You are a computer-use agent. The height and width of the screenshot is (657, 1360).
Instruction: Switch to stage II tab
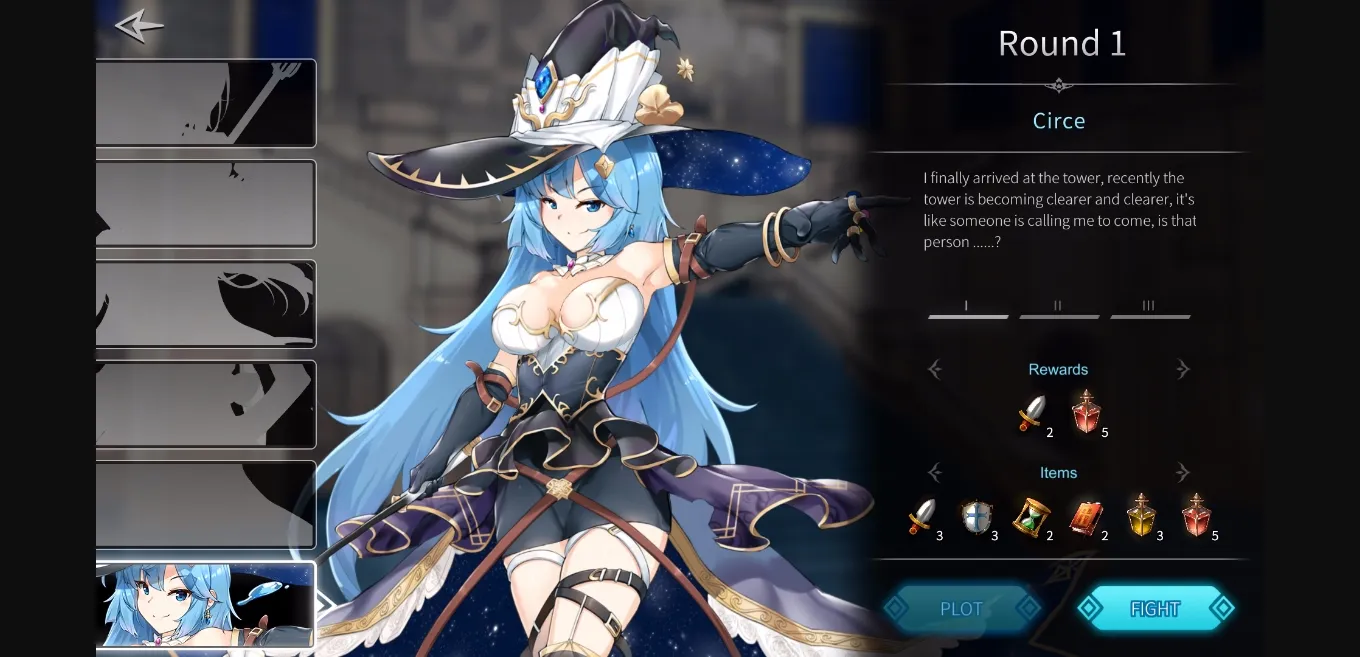(x=1058, y=309)
